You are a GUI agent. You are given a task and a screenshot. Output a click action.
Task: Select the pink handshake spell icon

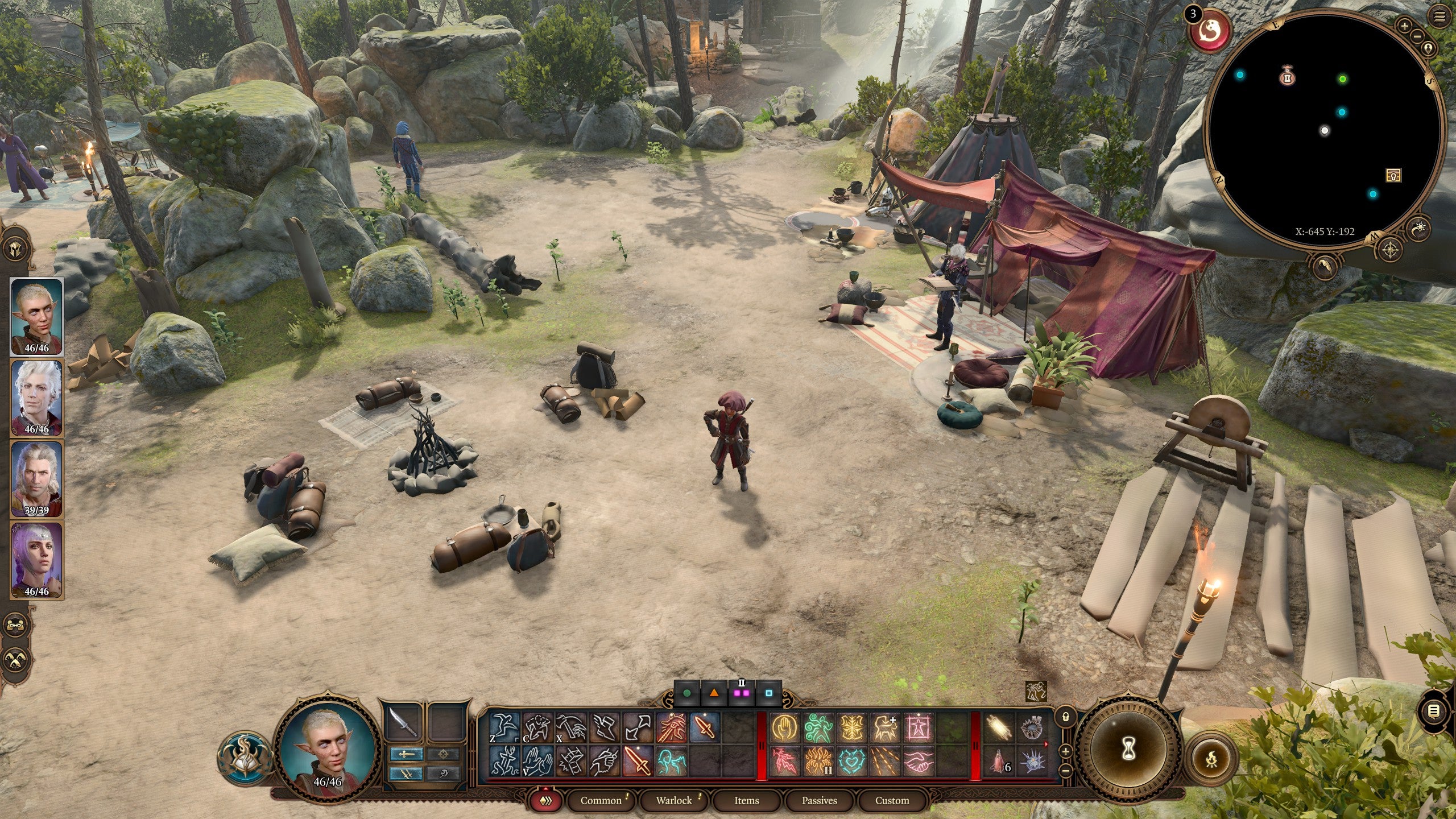click(919, 761)
